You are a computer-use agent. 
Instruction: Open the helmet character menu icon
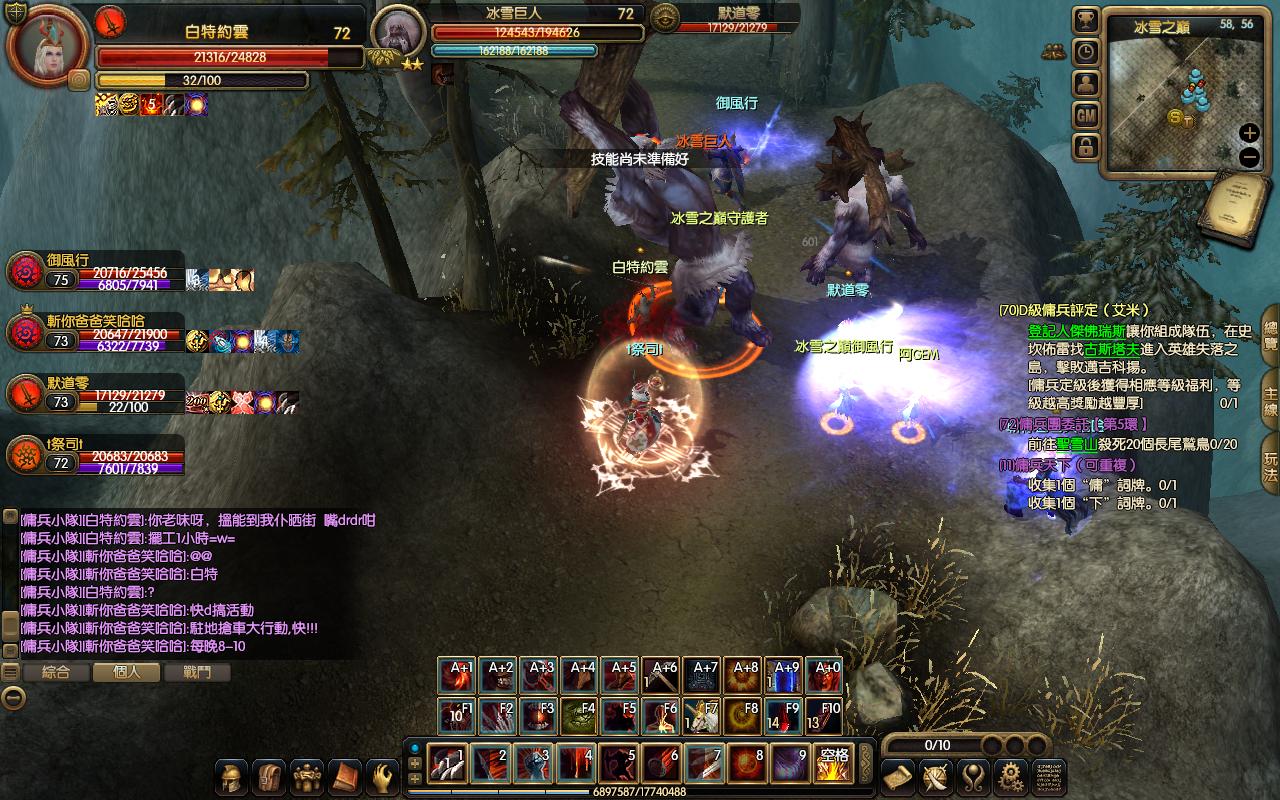(234, 777)
